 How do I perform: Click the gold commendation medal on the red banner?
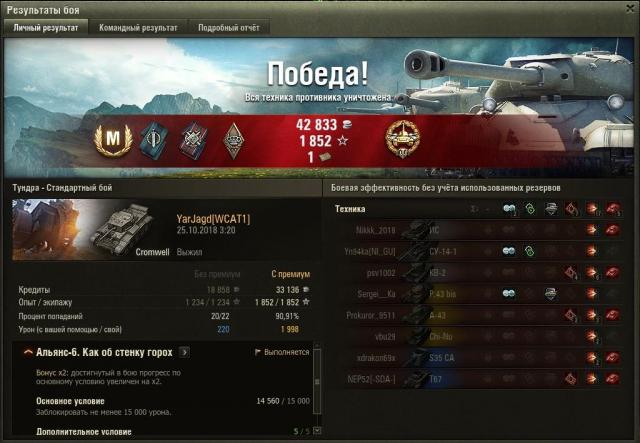coord(402,140)
